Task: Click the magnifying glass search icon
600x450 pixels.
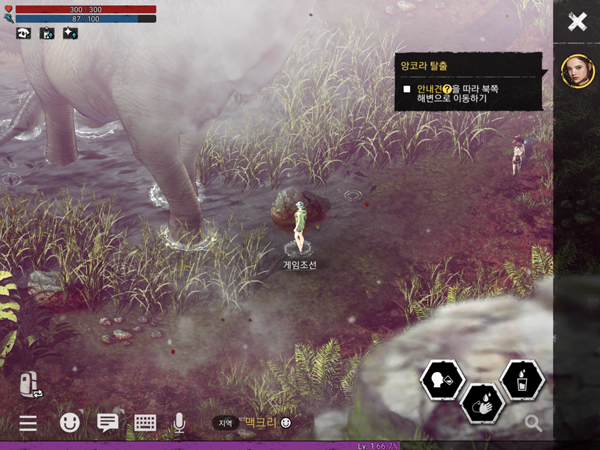Action: pyautogui.click(x=534, y=423)
